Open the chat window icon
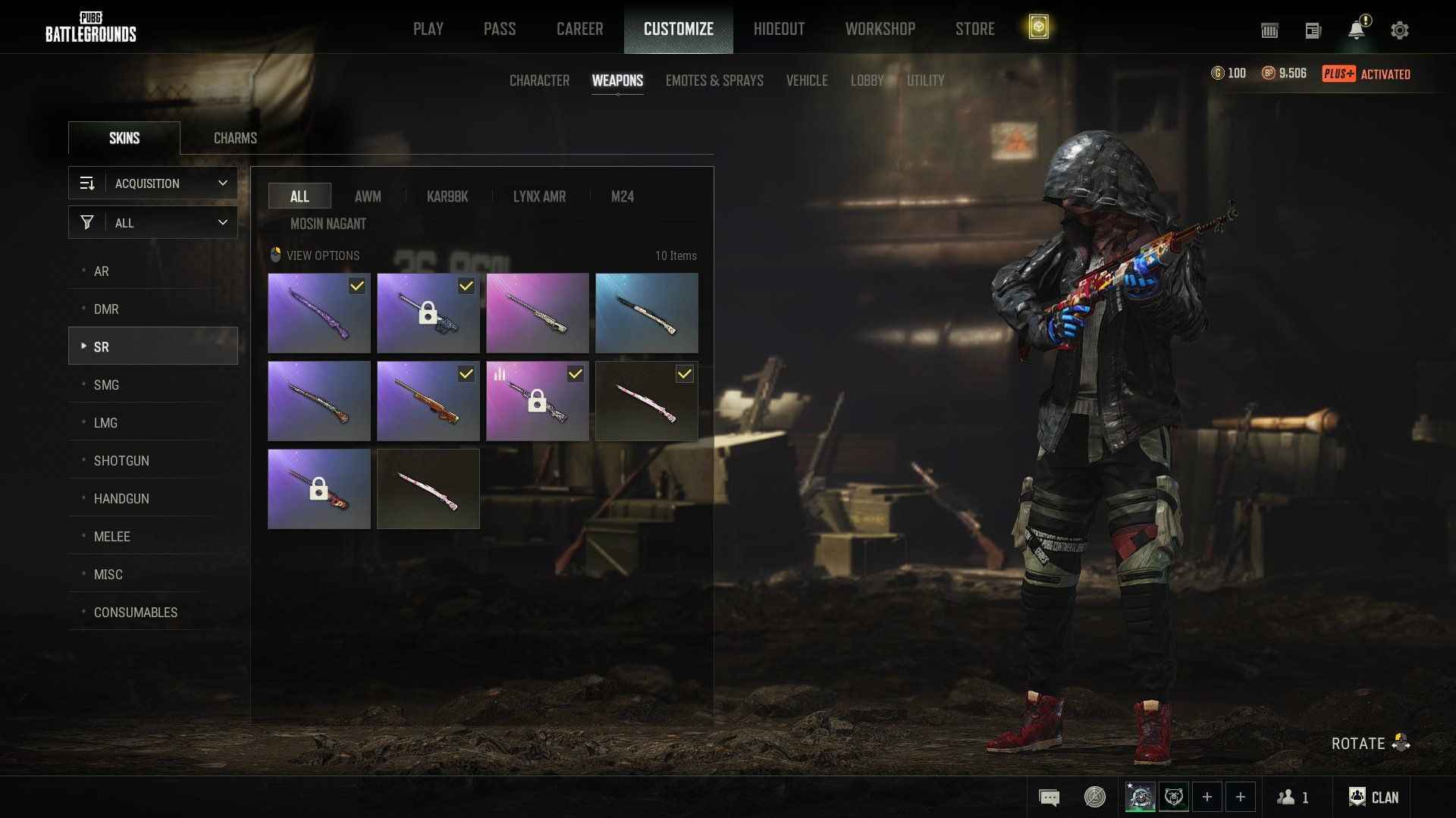1456x818 pixels. [x=1049, y=798]
